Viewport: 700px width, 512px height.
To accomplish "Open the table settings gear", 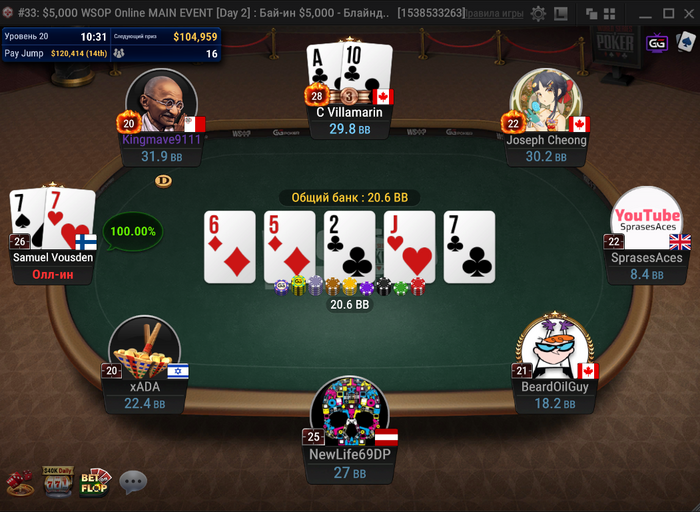I will tap(538, 14).
